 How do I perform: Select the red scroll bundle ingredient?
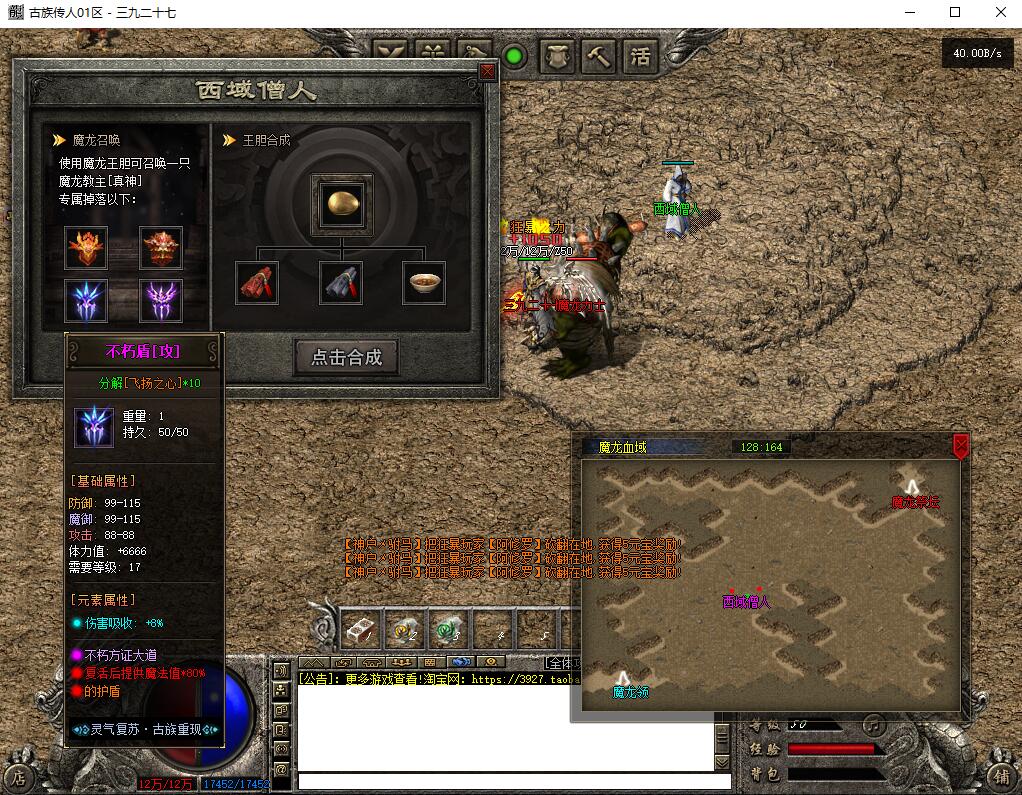coord(258,283)
